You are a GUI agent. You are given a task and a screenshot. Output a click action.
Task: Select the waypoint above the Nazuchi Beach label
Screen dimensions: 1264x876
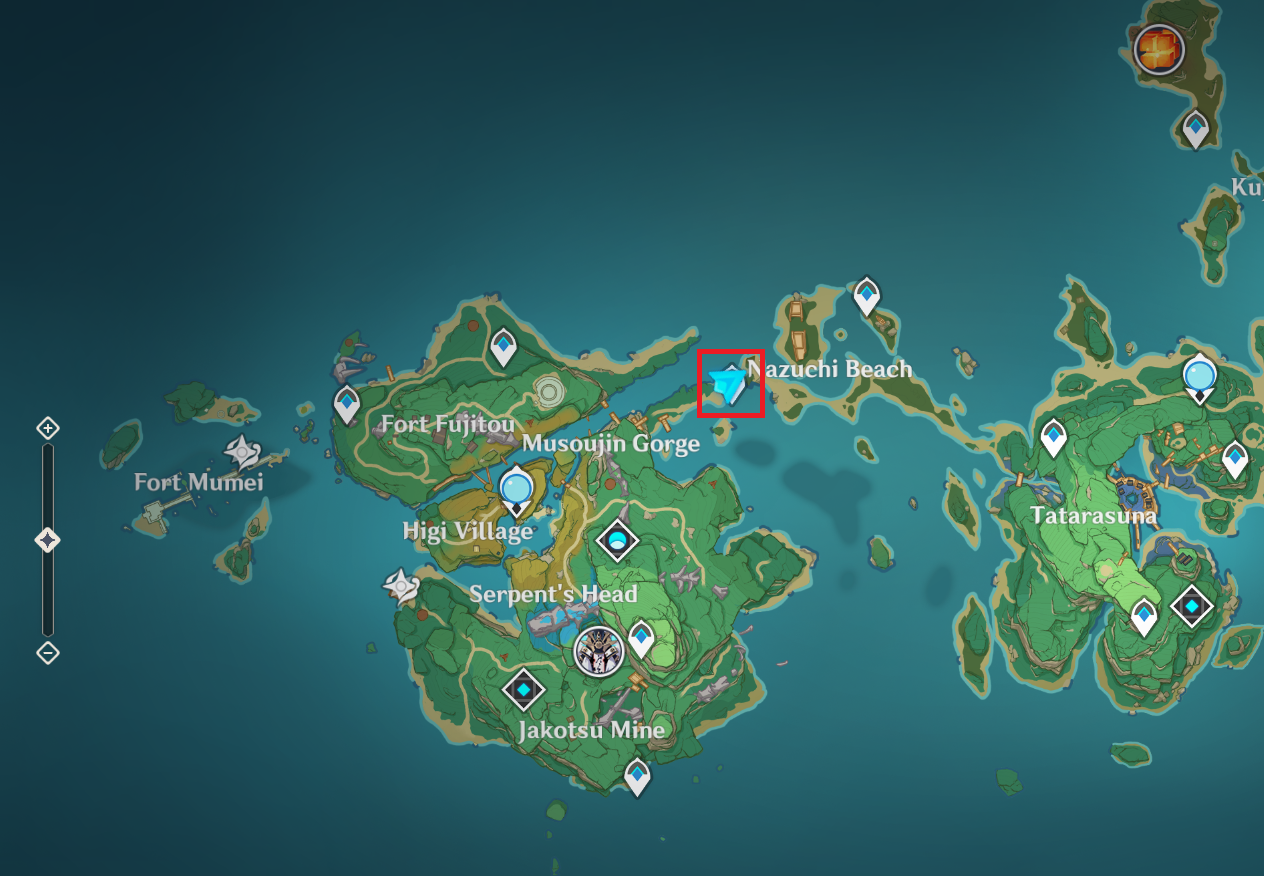pos(866,295)
